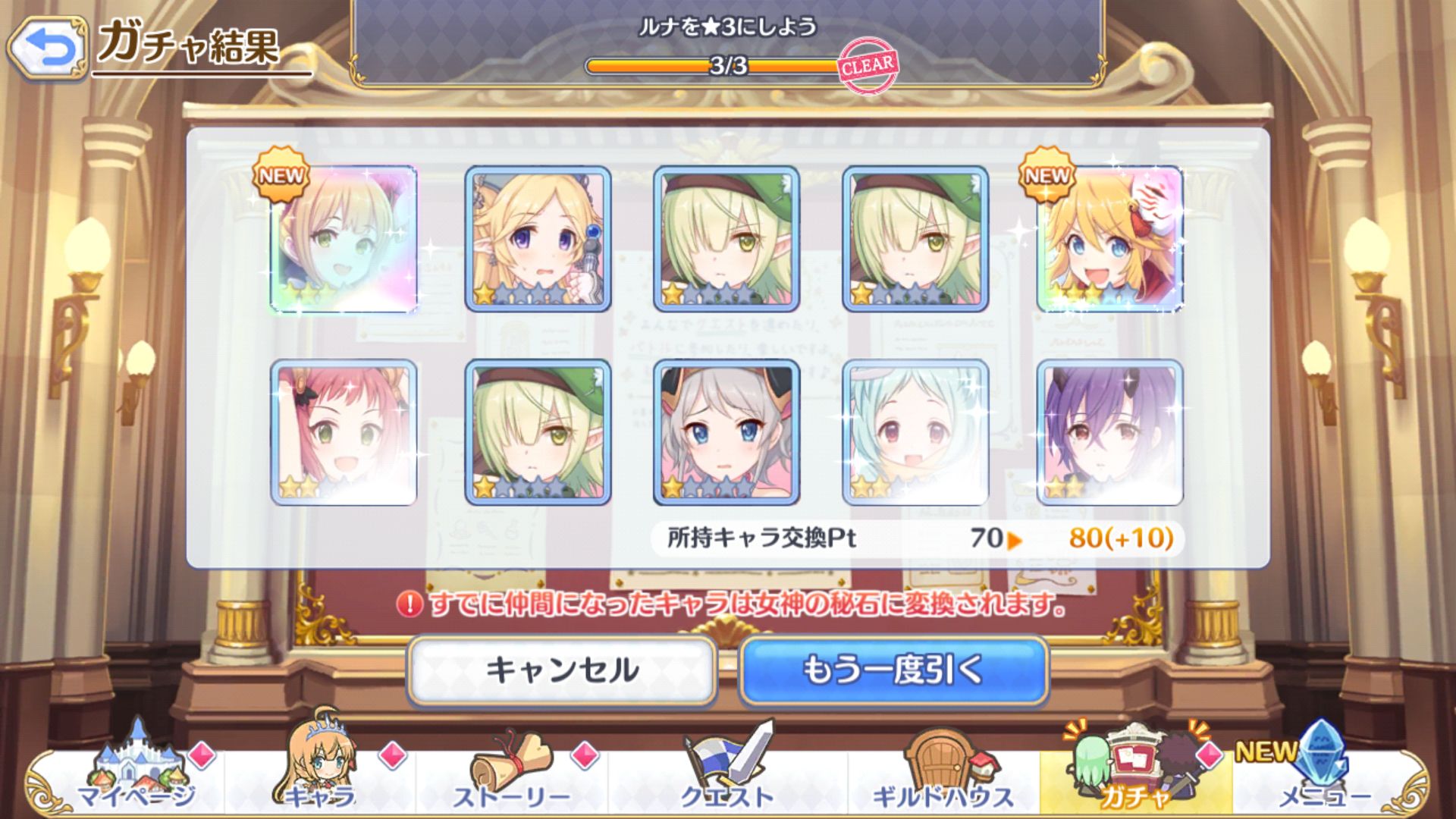Image resolution: width=1456 pixels, height=819 pixels.
Task: View the purple-haired horned character card
Action: pos(1109,432)
